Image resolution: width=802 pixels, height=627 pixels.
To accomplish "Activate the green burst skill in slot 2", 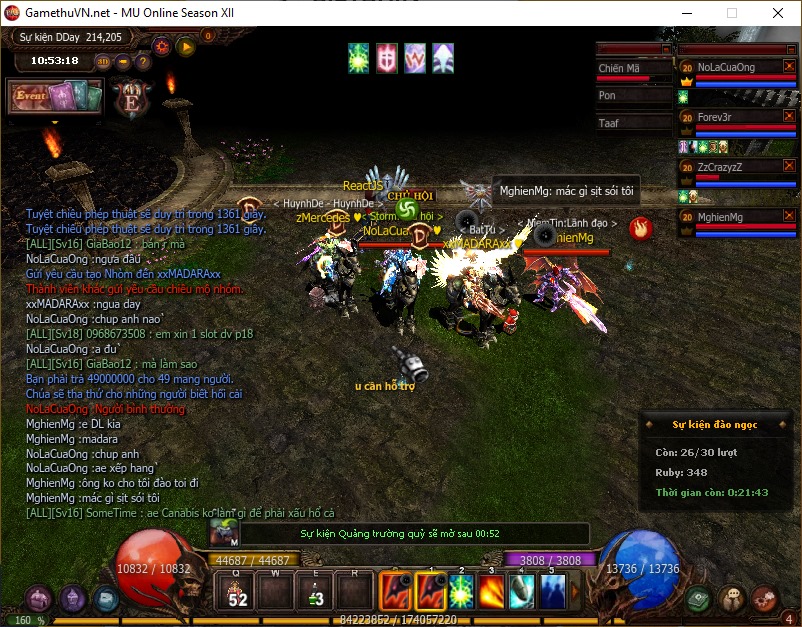I will [461, 592].
